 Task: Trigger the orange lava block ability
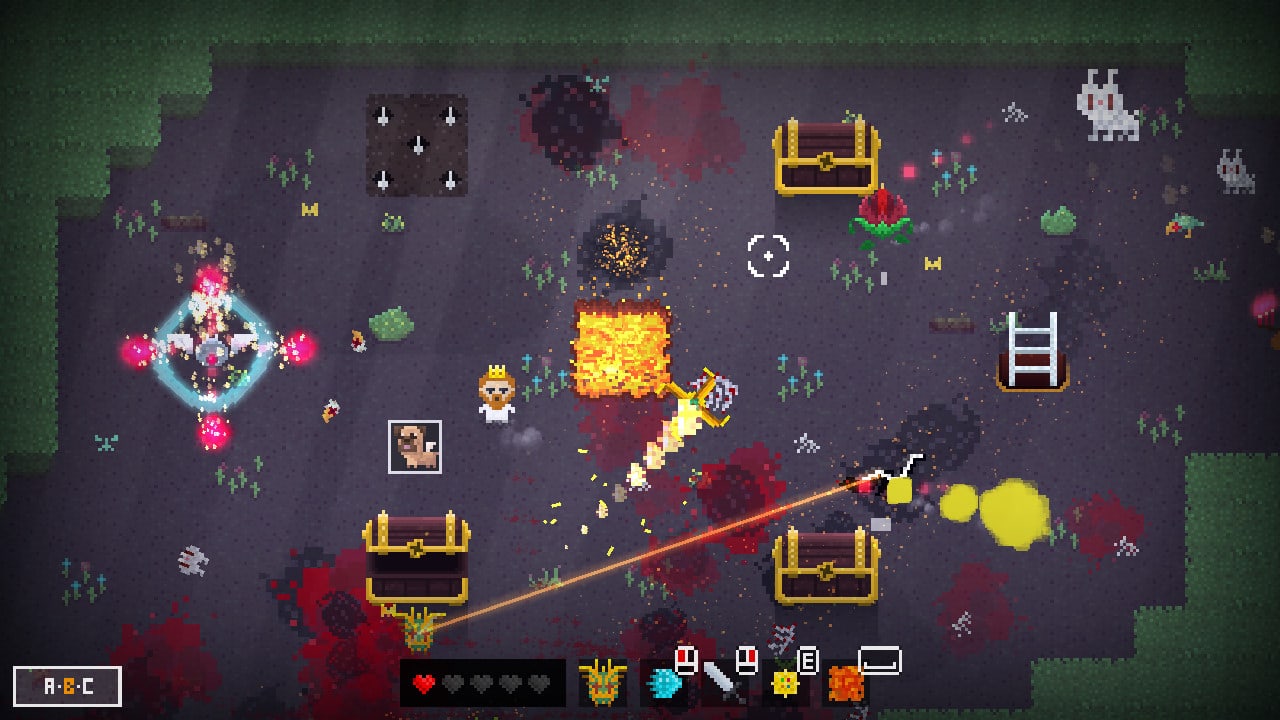point(846,684)
